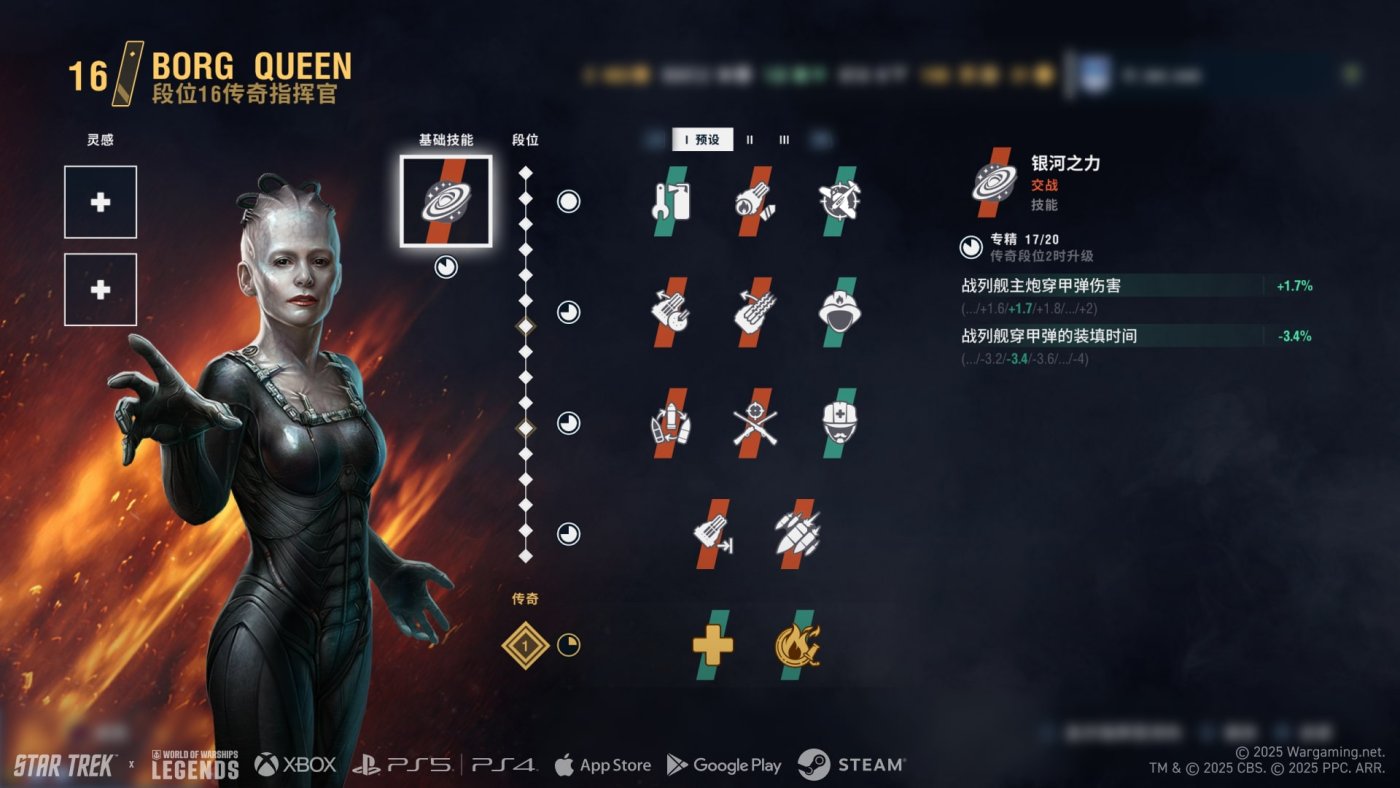Image resolution: width=1400 pixels, height=788 pixels.
Task: Click the legendary rank 1 diamond
Action: click(x=525, y=645)
